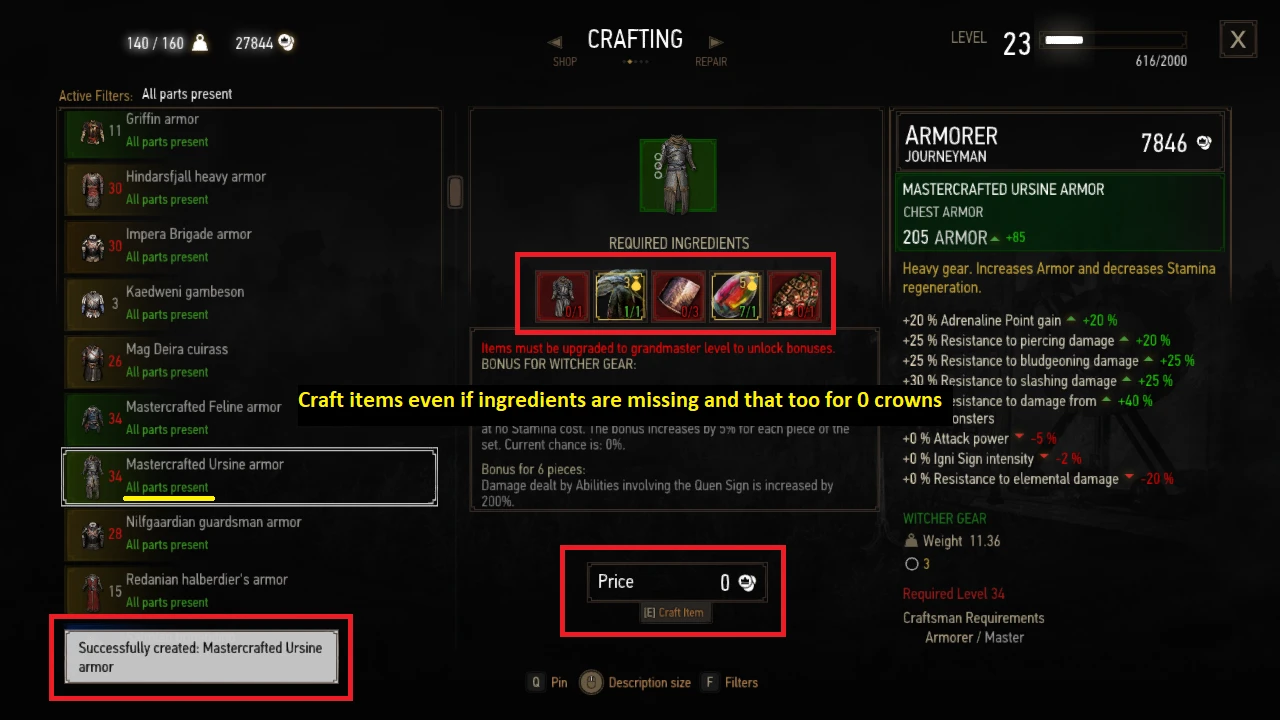Screen dimensions: 1280x720
Task: Select the first armor ingredient slot
Action: [x=562, y=296]
